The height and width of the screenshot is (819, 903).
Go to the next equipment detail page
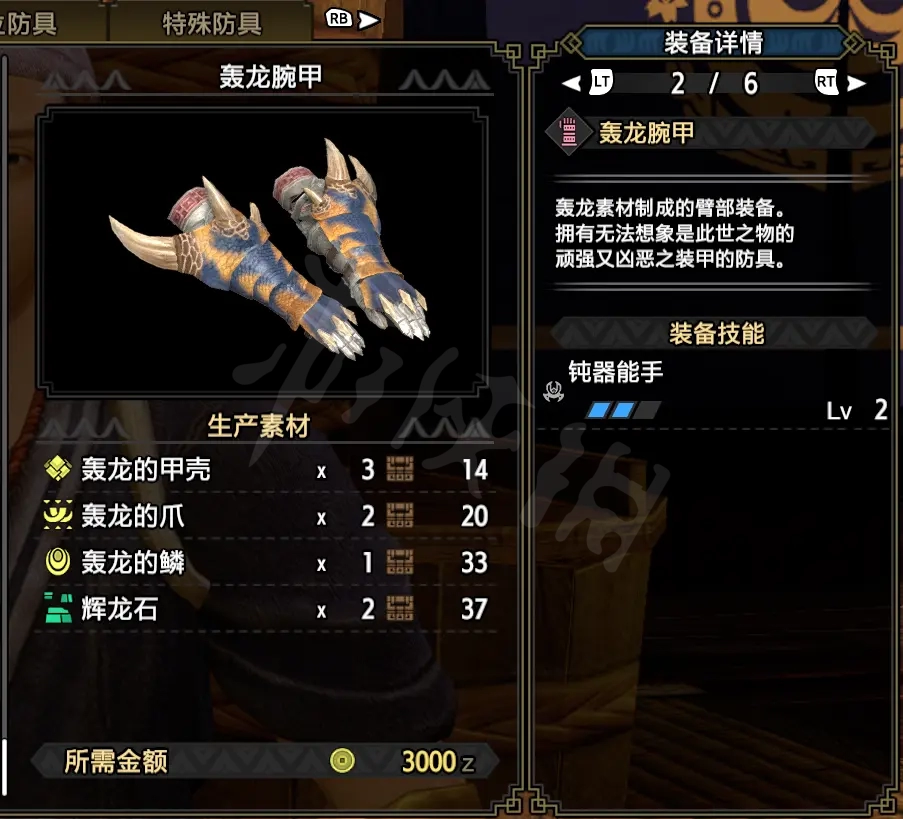(x=837, y=84)
